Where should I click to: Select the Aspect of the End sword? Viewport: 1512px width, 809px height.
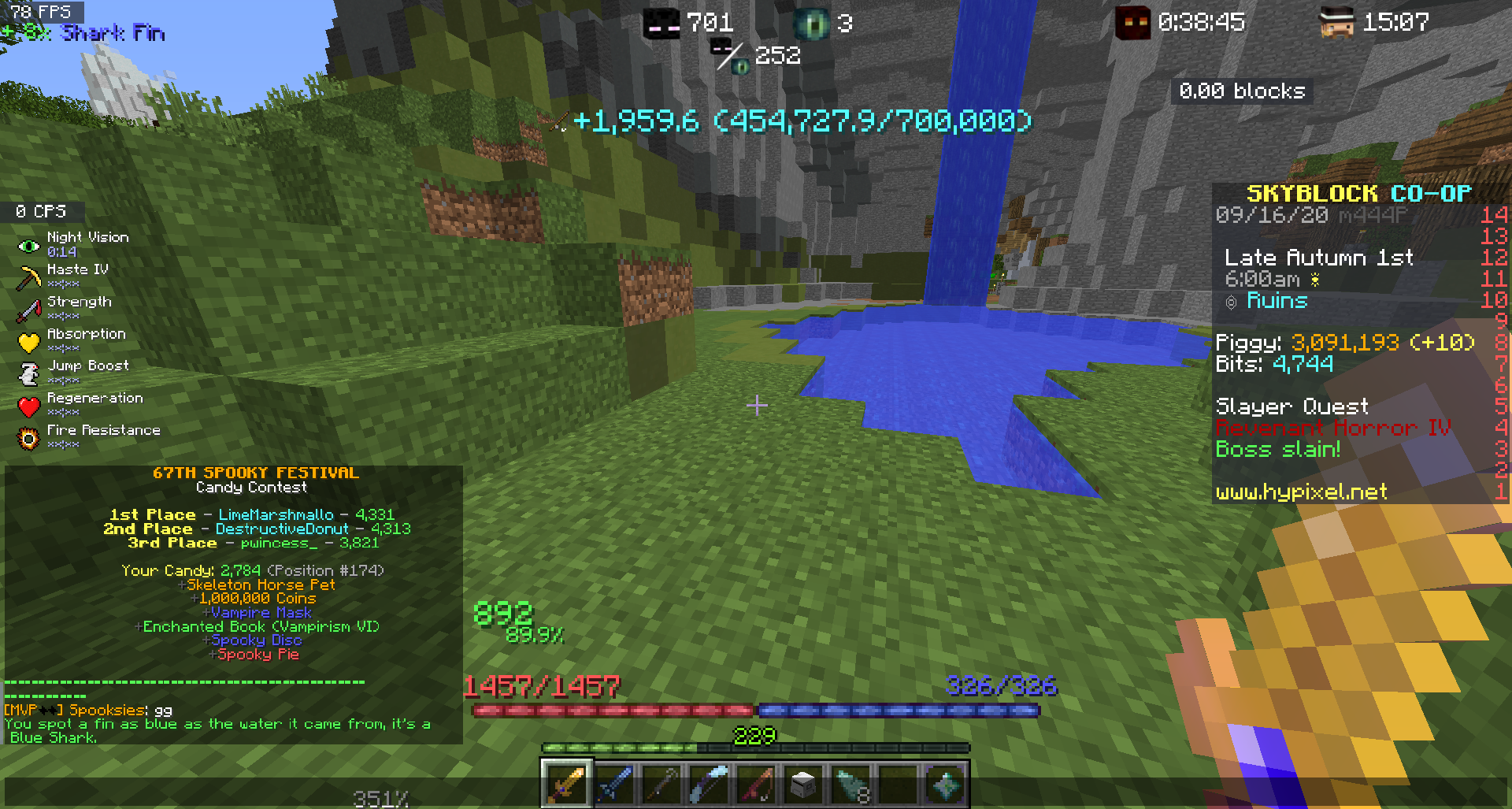[x=613, y=782]
